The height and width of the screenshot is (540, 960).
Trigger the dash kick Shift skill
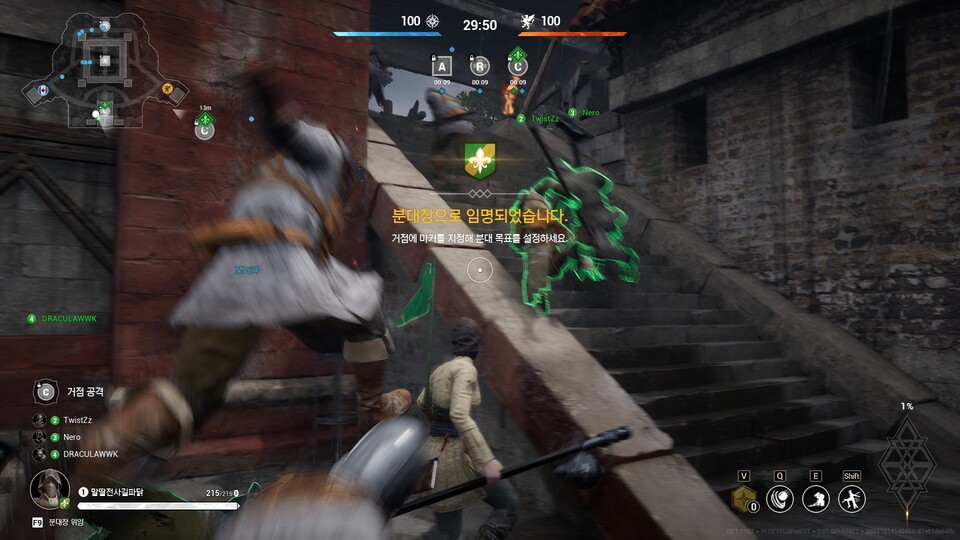852,499
